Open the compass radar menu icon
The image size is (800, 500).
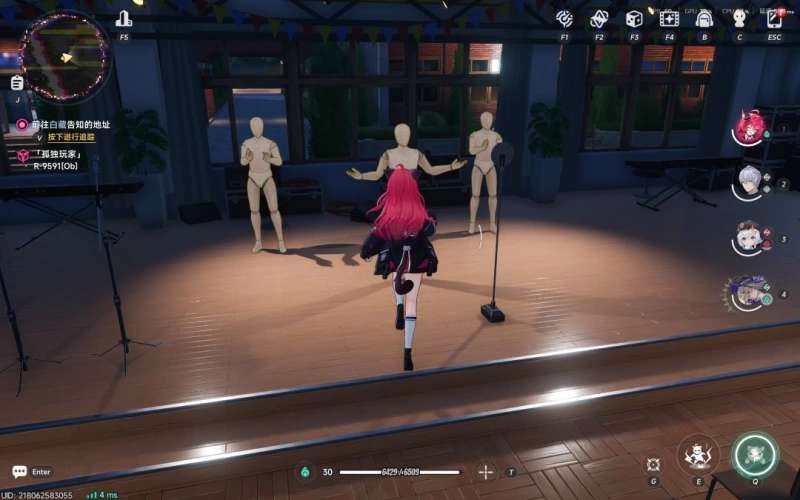(564, 19)
